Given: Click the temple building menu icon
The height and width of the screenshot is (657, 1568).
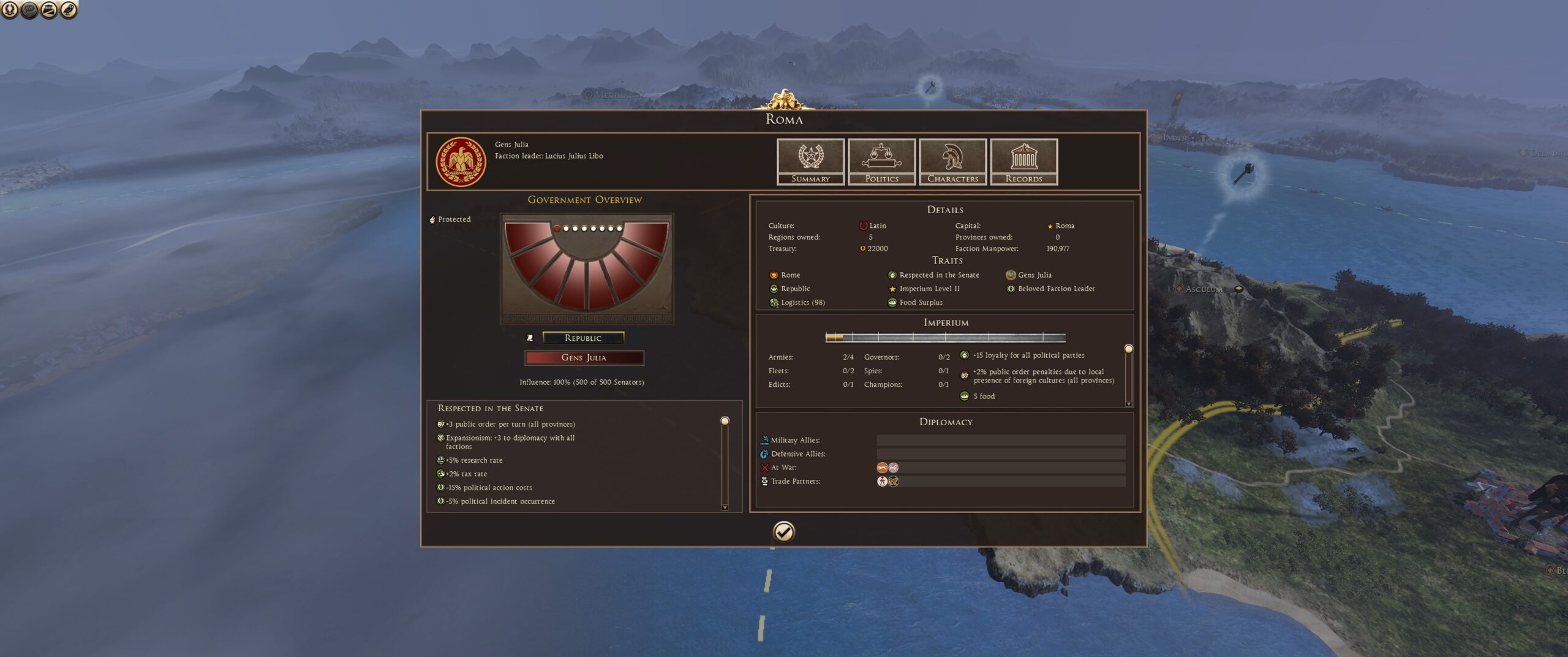Looking at the screenshot, I should point(49,9).
